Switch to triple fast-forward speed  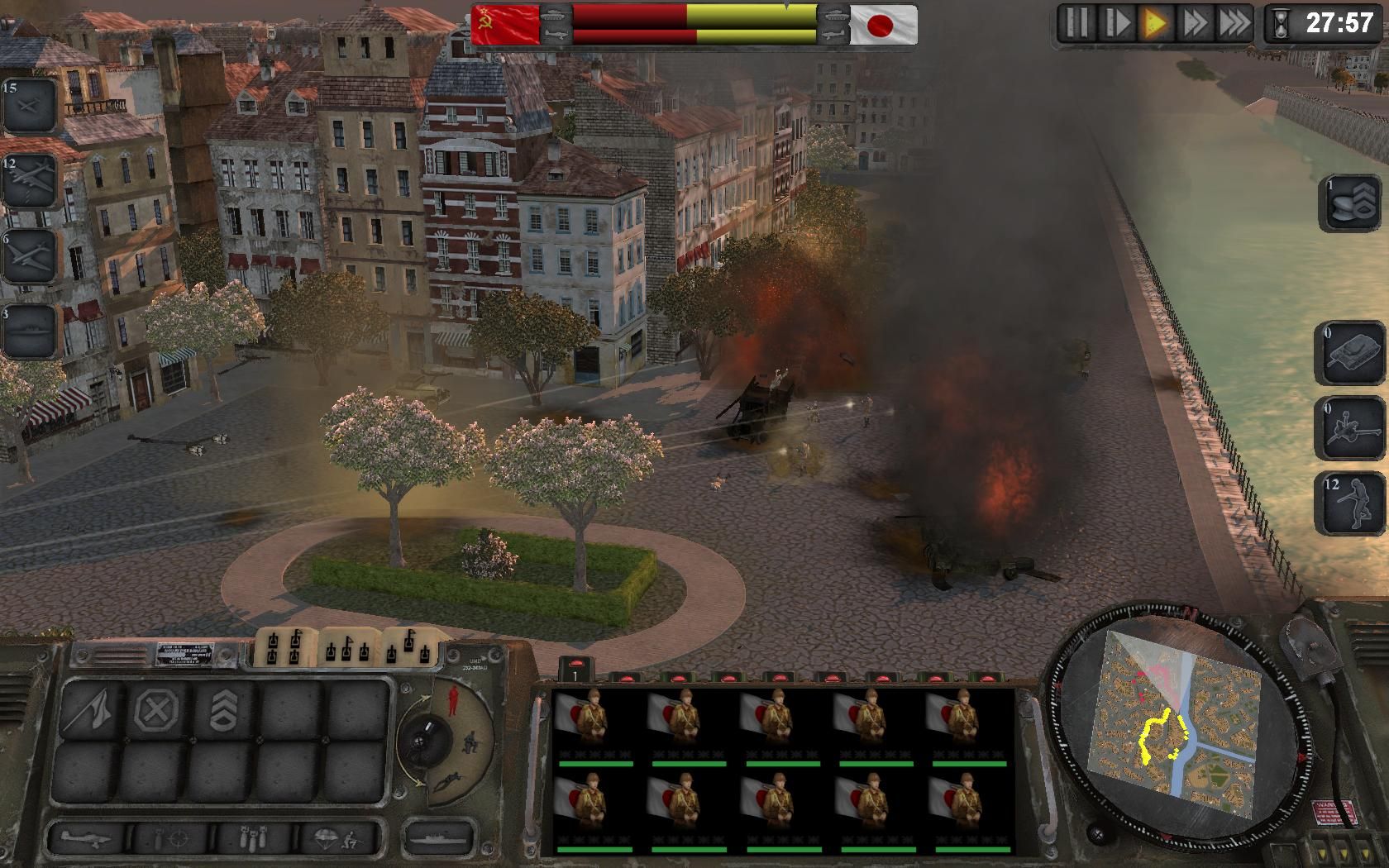(1234, 23)
